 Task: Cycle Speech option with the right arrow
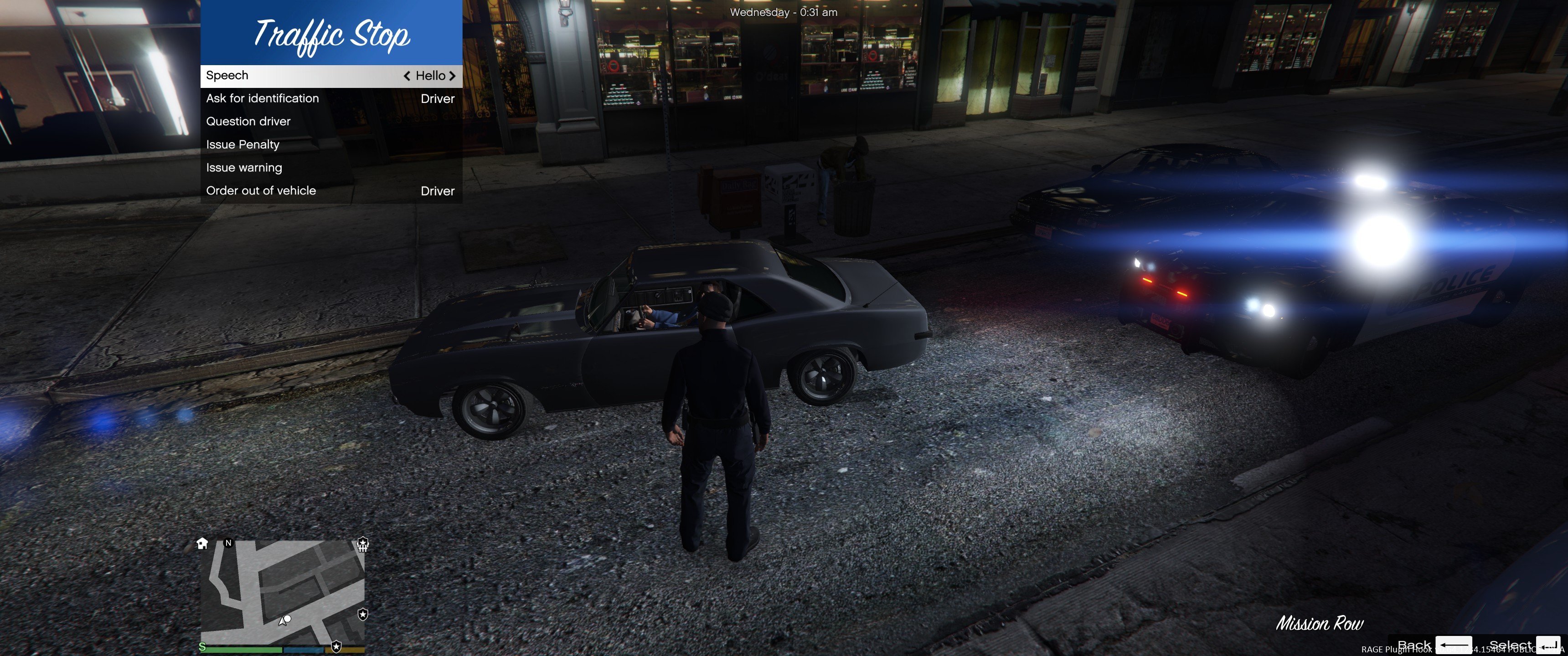(x=452, y=76)
